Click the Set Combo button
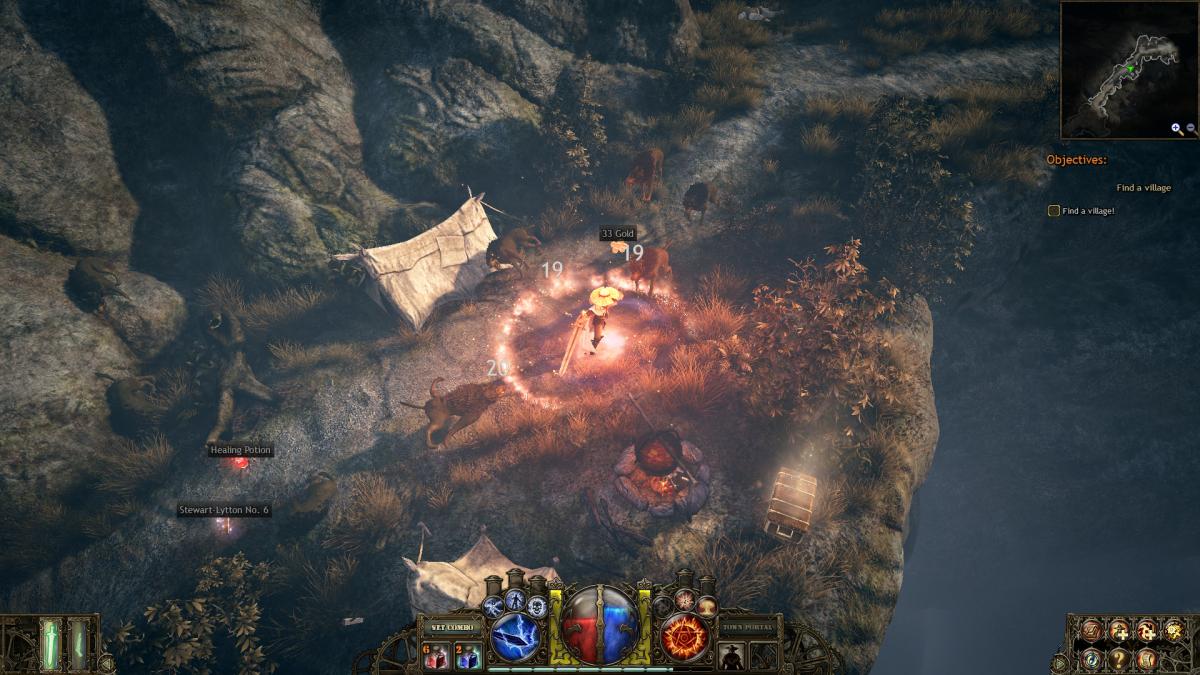1200x675 pixels. (x=451, y=626)
